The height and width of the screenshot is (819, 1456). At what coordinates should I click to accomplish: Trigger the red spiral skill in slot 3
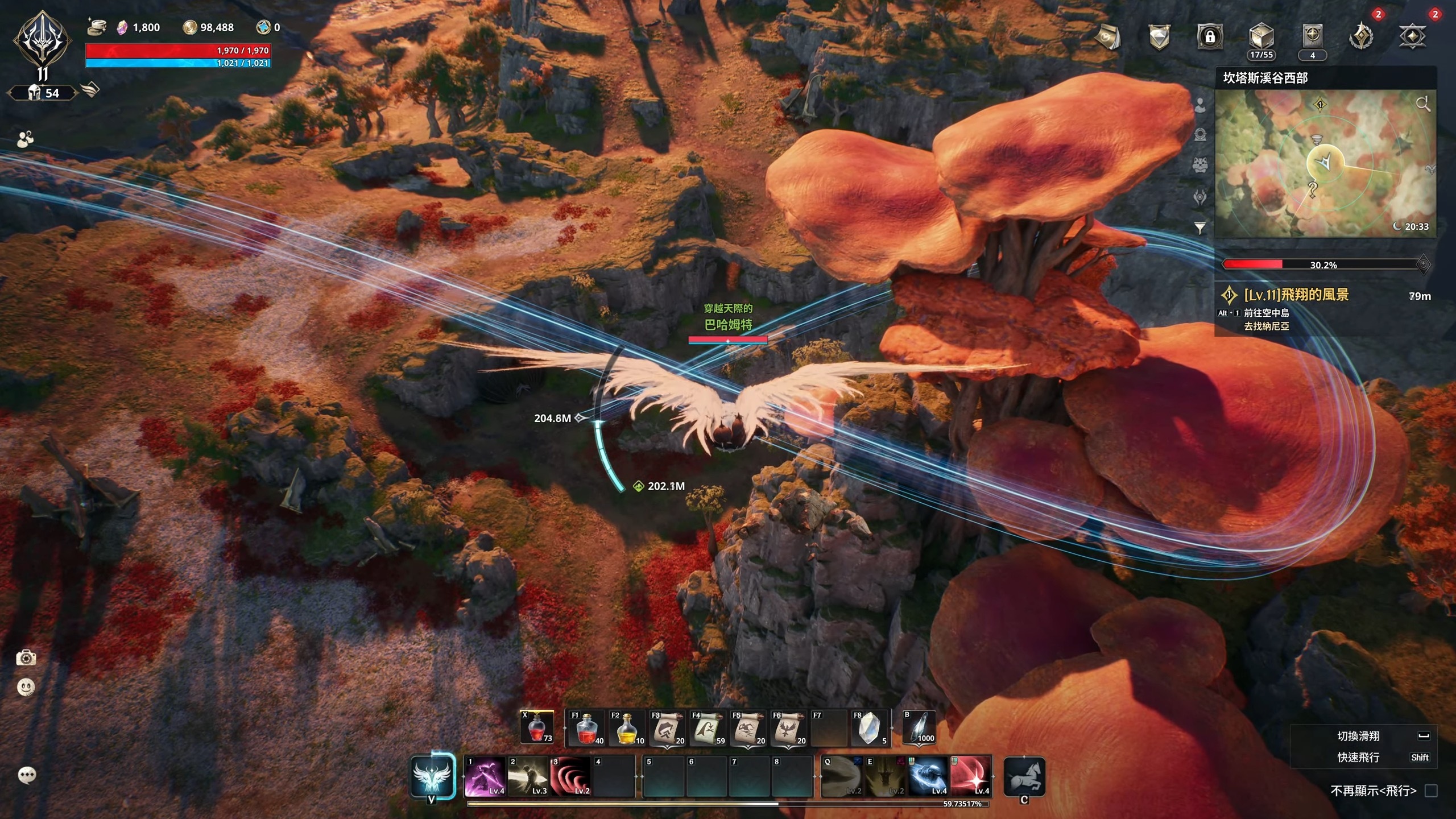(x=570, y=776)
